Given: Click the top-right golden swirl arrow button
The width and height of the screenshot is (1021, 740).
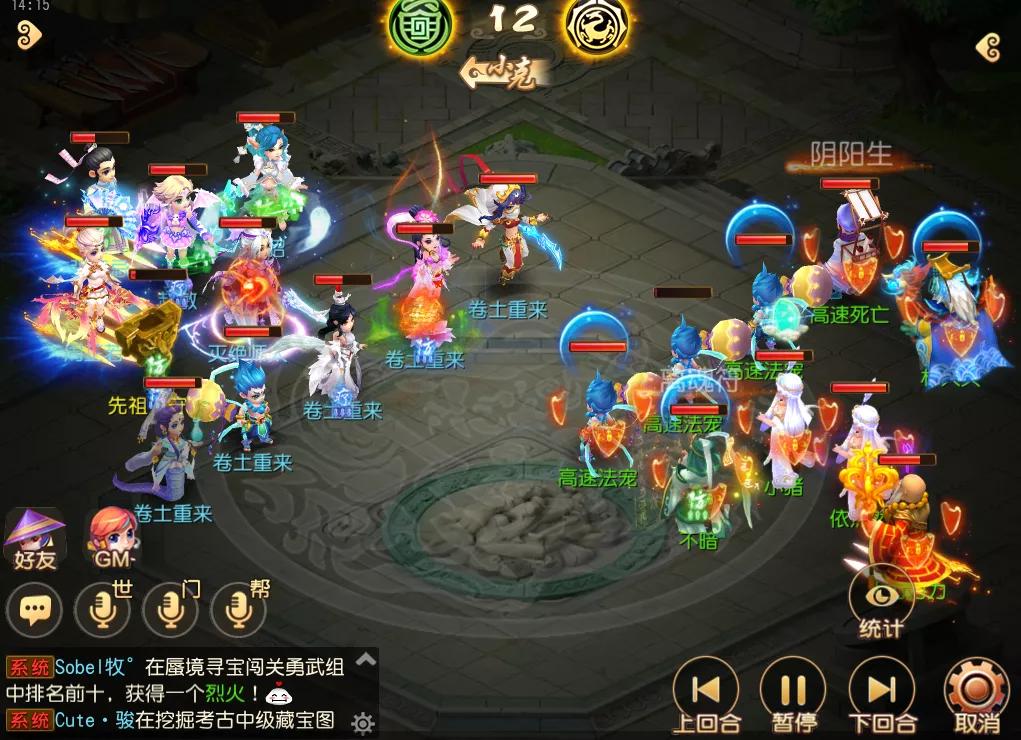Looking at the screenshot, I should [988, 47].
